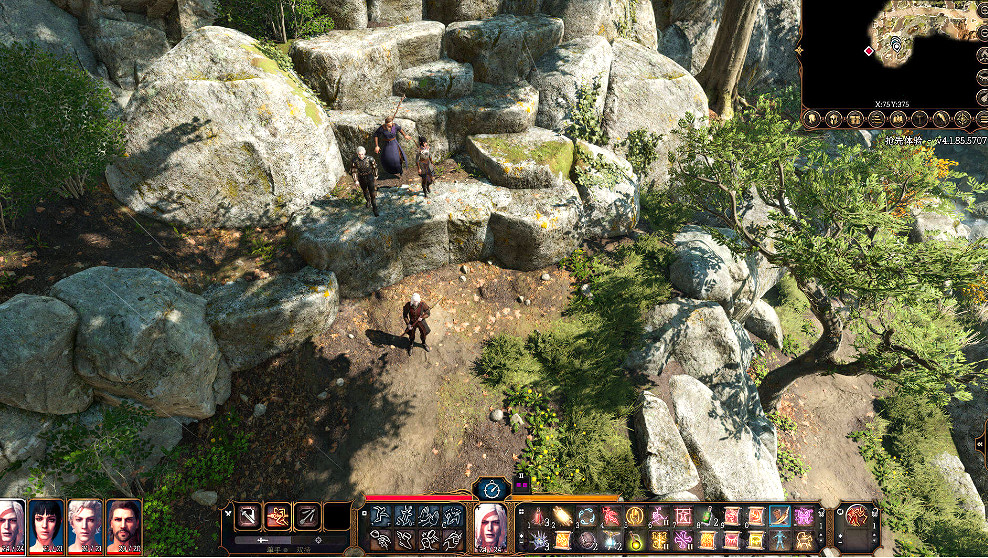Viewport: 988px width, 558px height.
Task: Select the blue-highlighted feather hotbar slot
Action: (780, 516)
